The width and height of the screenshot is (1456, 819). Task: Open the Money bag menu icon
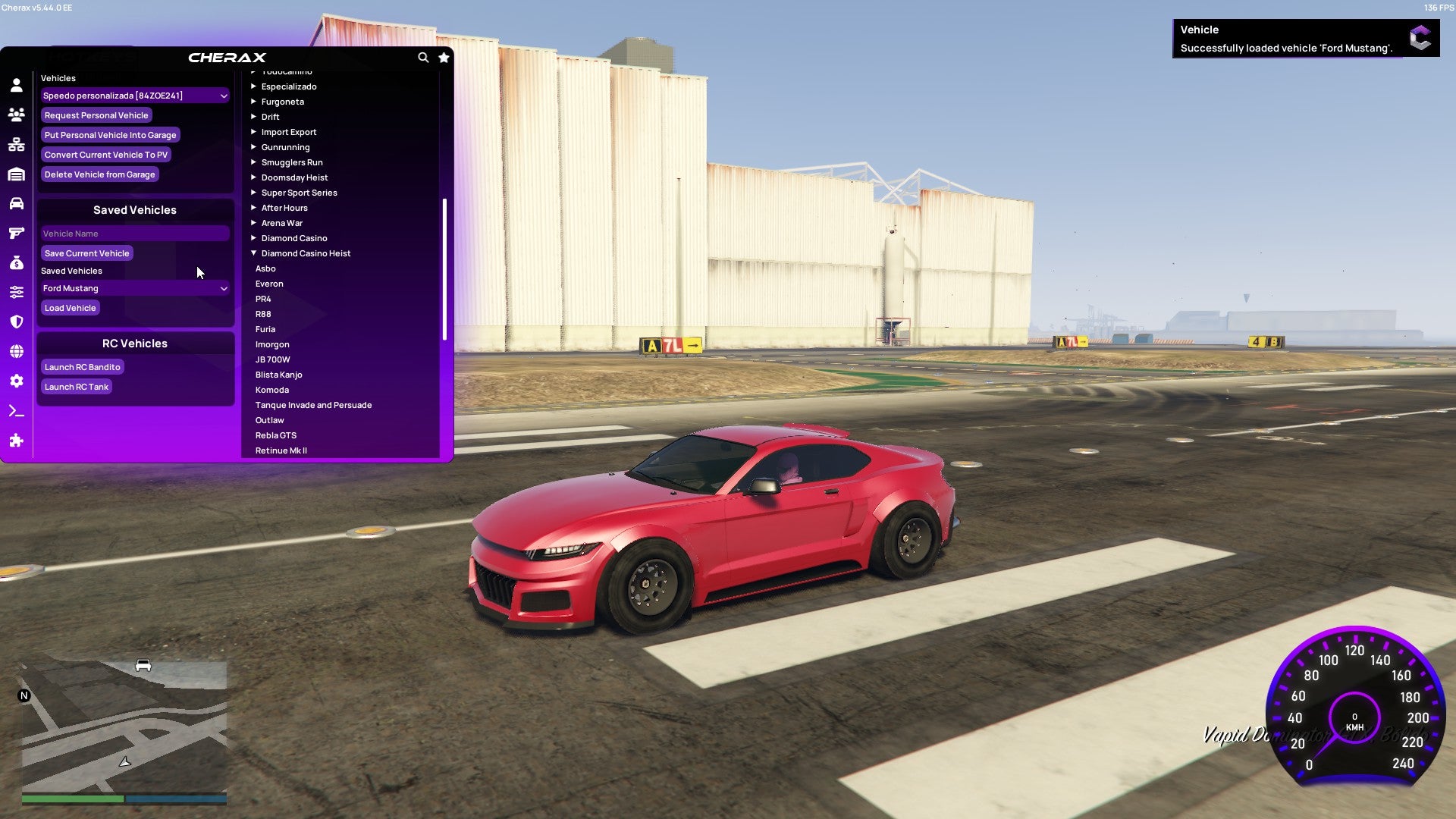16,263
